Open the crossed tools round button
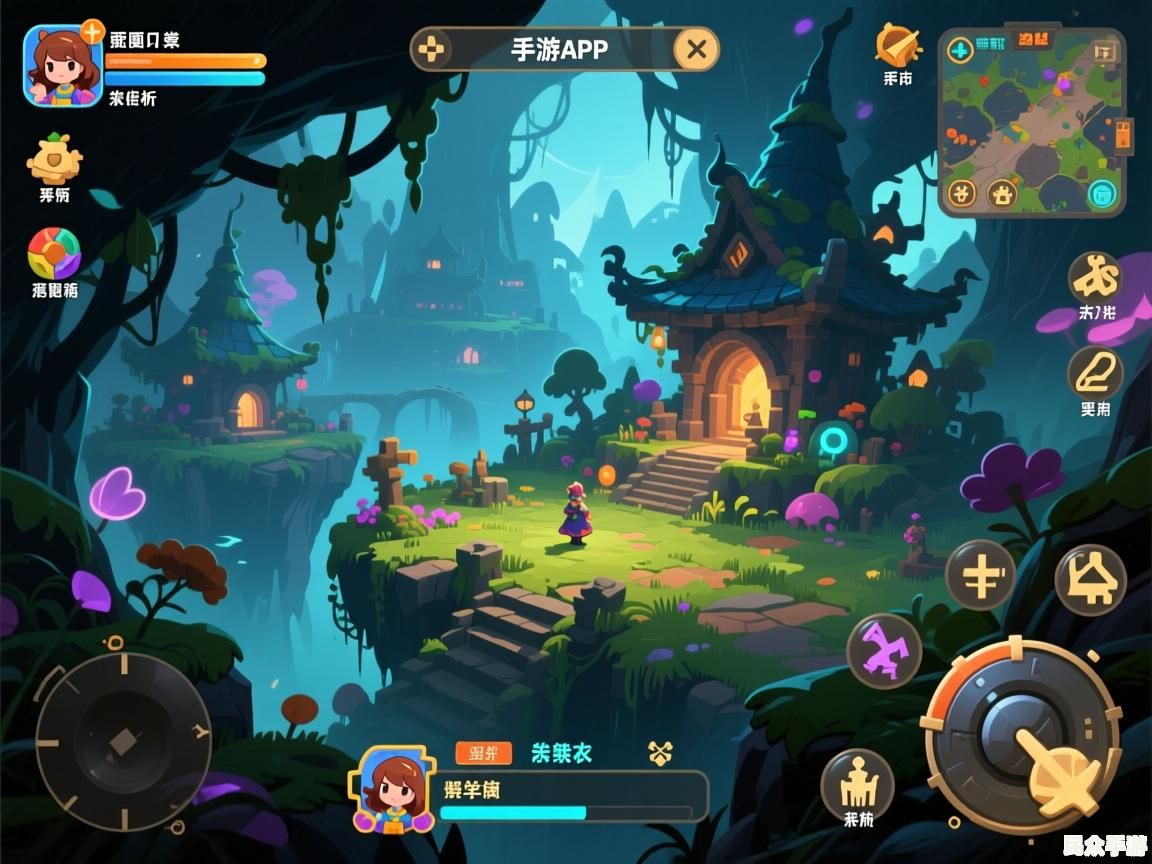Image resolution: width=1152 pixels, height=864 pixels. click(x=1096, y=277)
